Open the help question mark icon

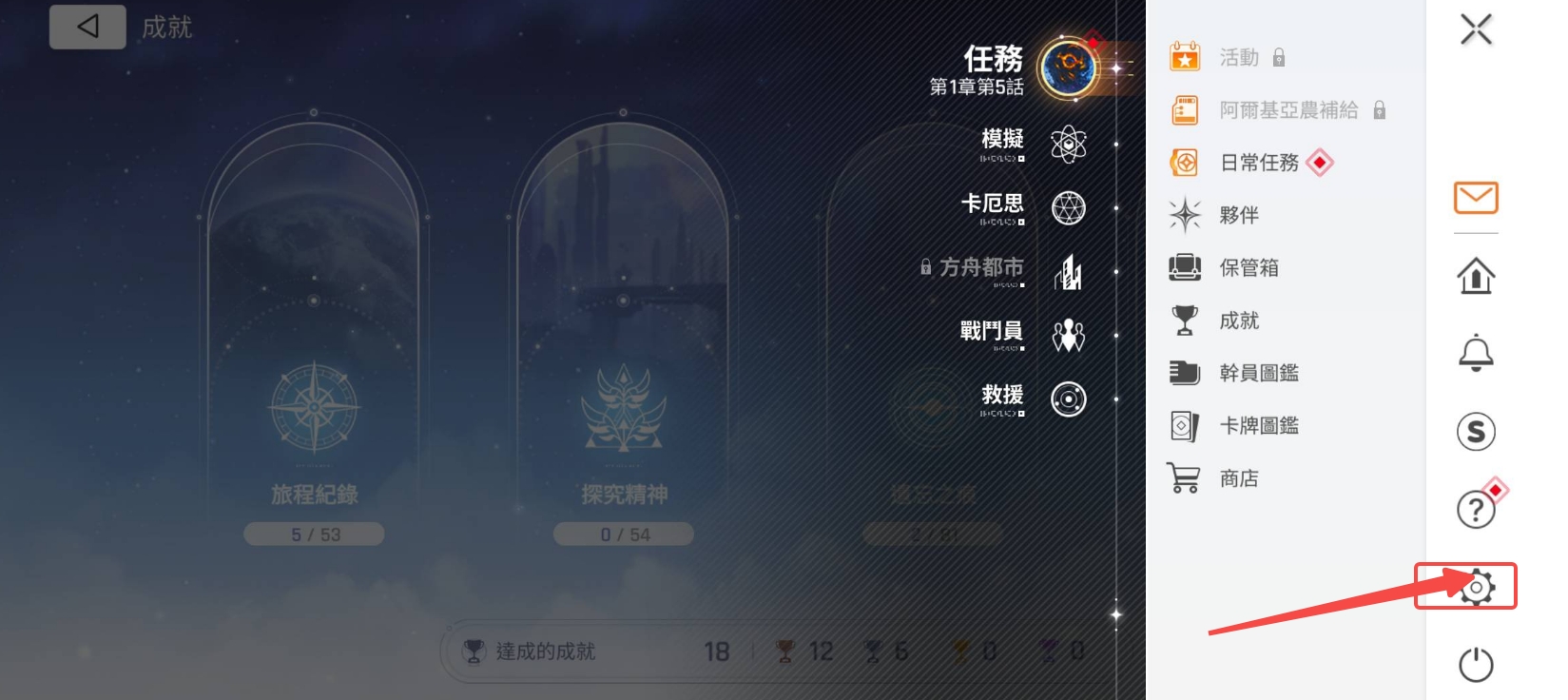click(x=1476, y=510)
